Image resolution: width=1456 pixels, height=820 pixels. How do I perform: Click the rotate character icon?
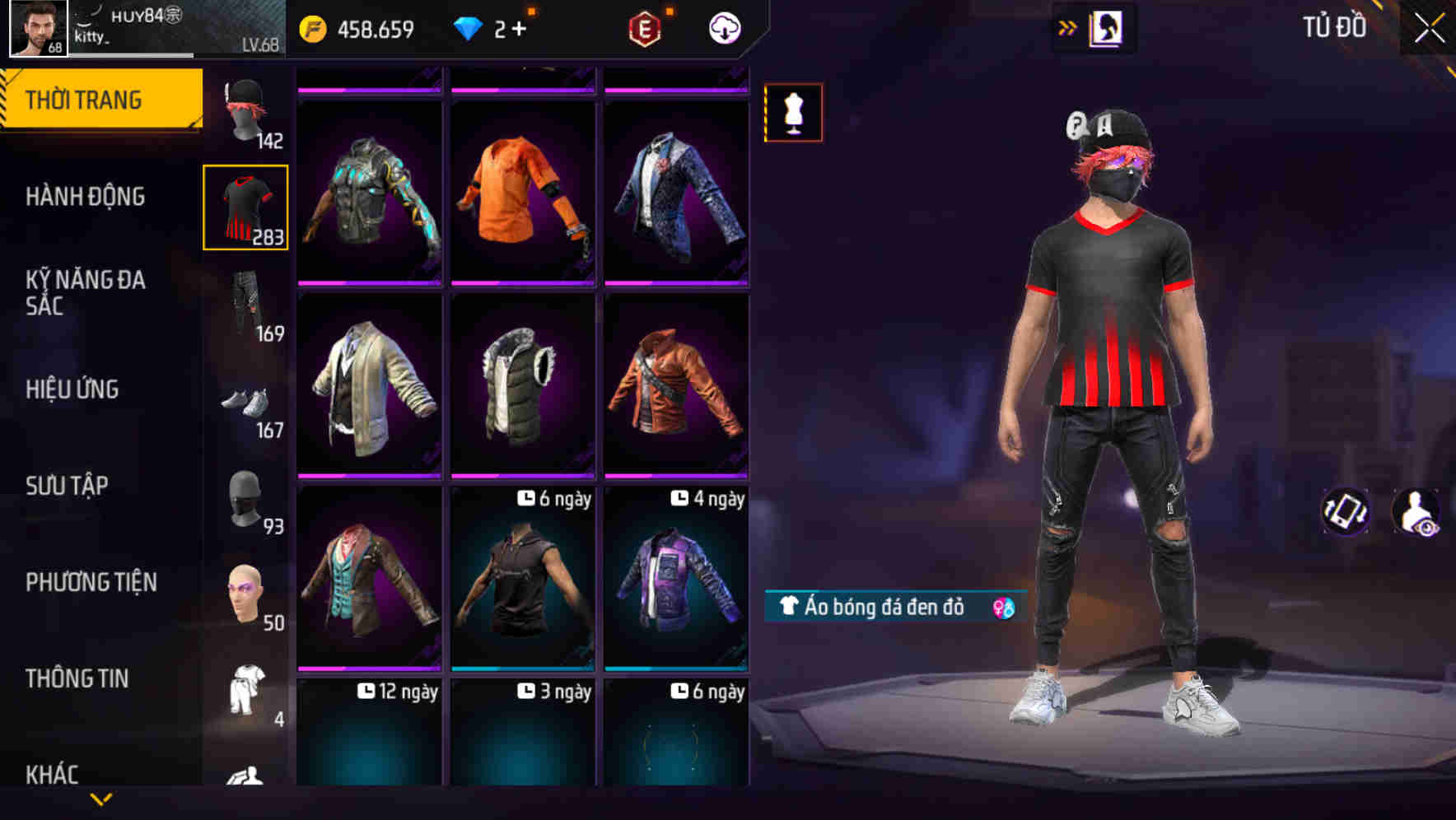(x=1346, y=513)
